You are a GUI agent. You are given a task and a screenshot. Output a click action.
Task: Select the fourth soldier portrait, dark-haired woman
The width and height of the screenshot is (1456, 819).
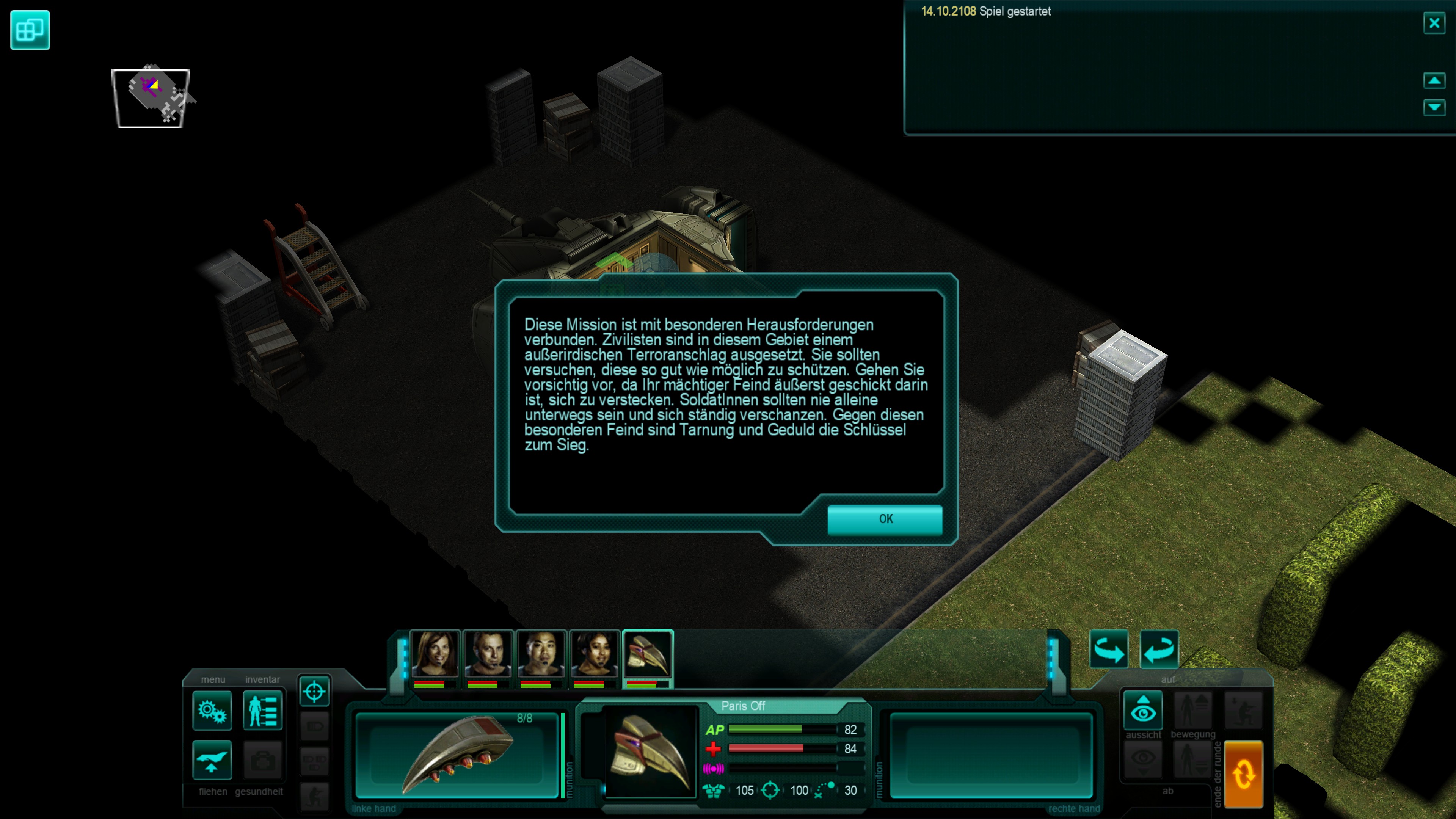(x=594, y=654)
